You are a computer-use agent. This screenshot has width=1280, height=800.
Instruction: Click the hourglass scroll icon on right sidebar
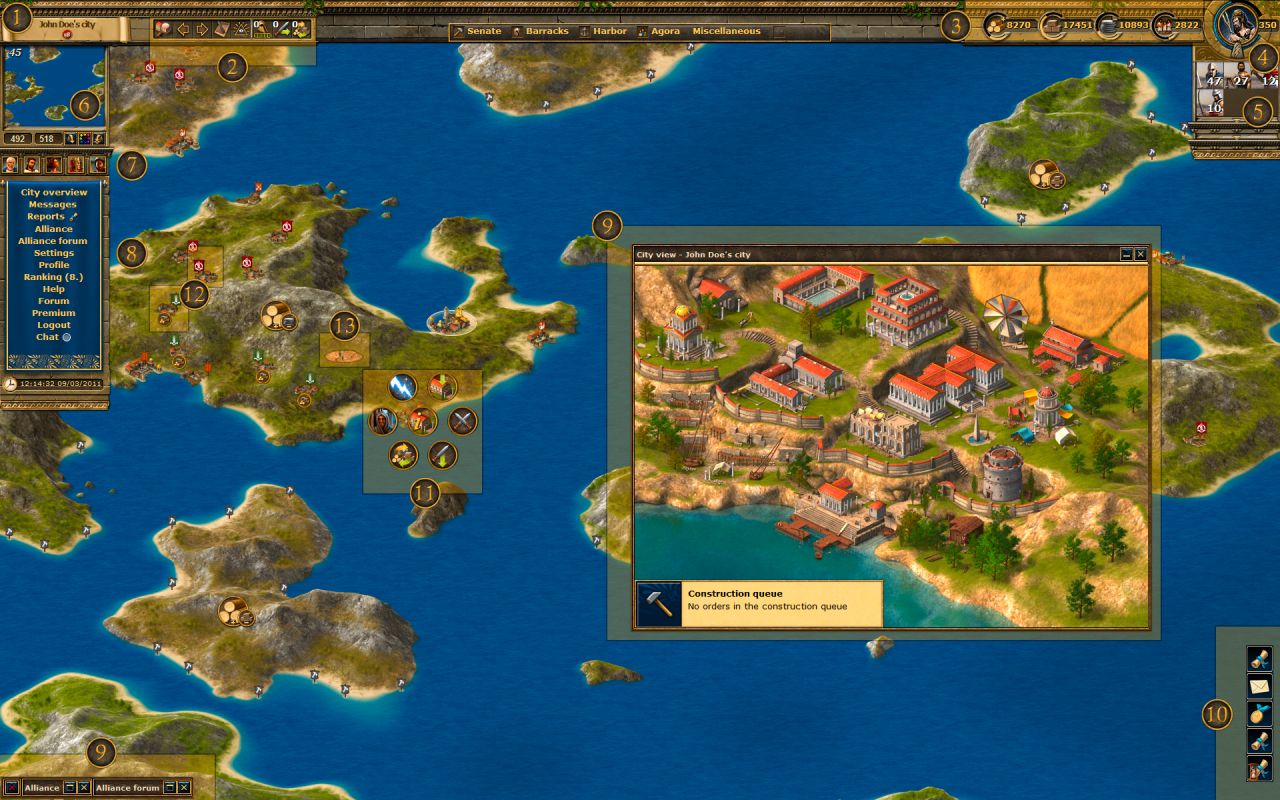point(1259,768)
